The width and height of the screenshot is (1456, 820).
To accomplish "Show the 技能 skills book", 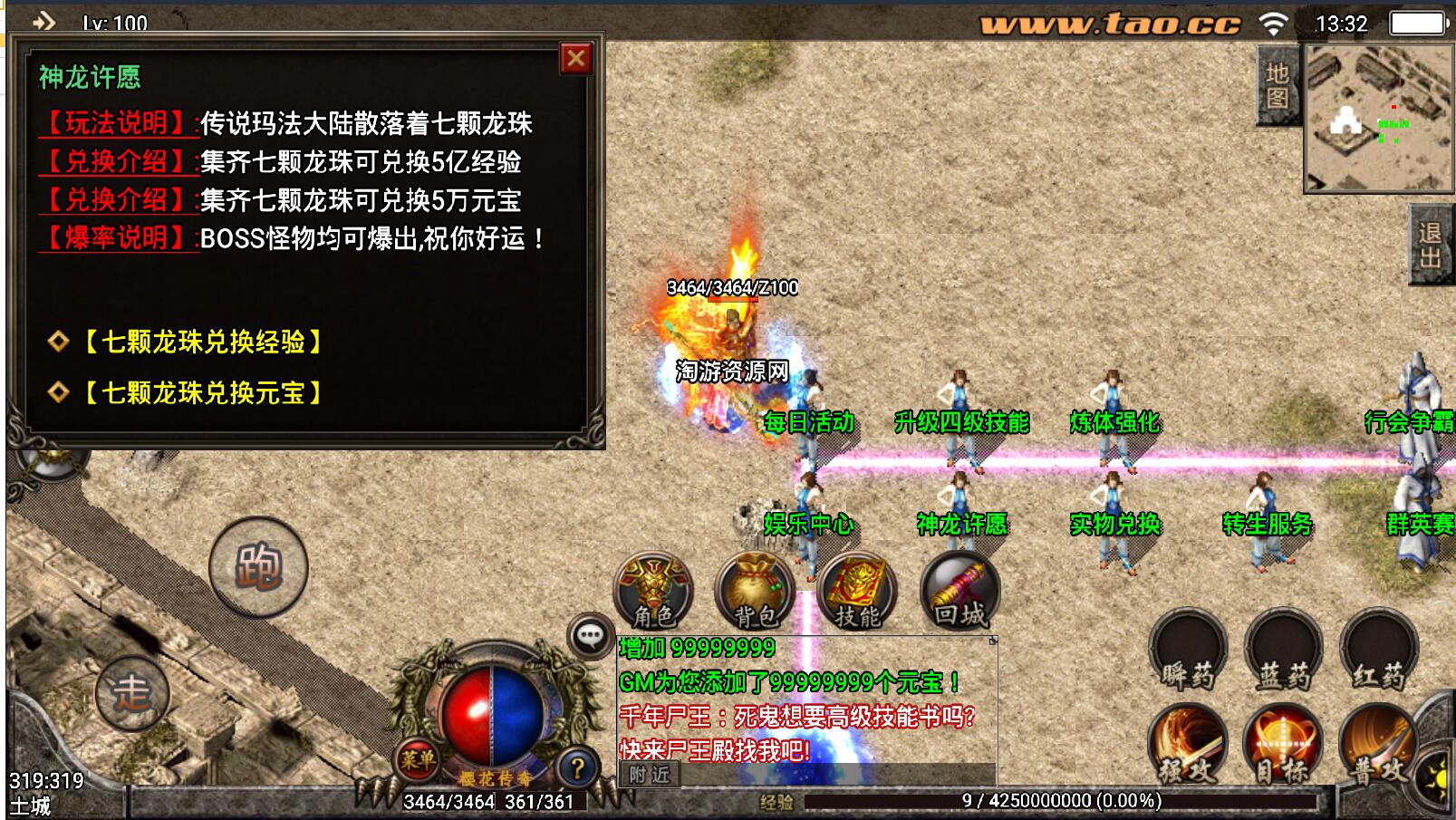I will [x=856, y=591].
